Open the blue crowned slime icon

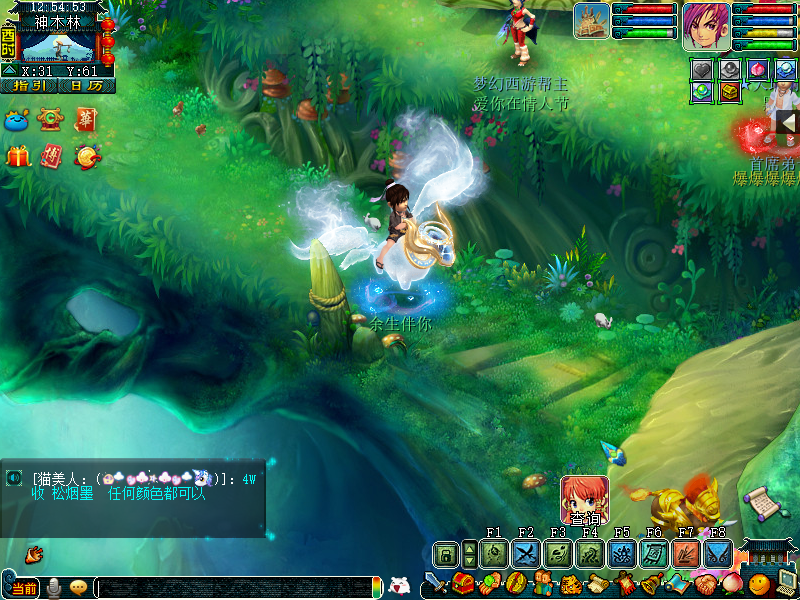pos(18,121)
